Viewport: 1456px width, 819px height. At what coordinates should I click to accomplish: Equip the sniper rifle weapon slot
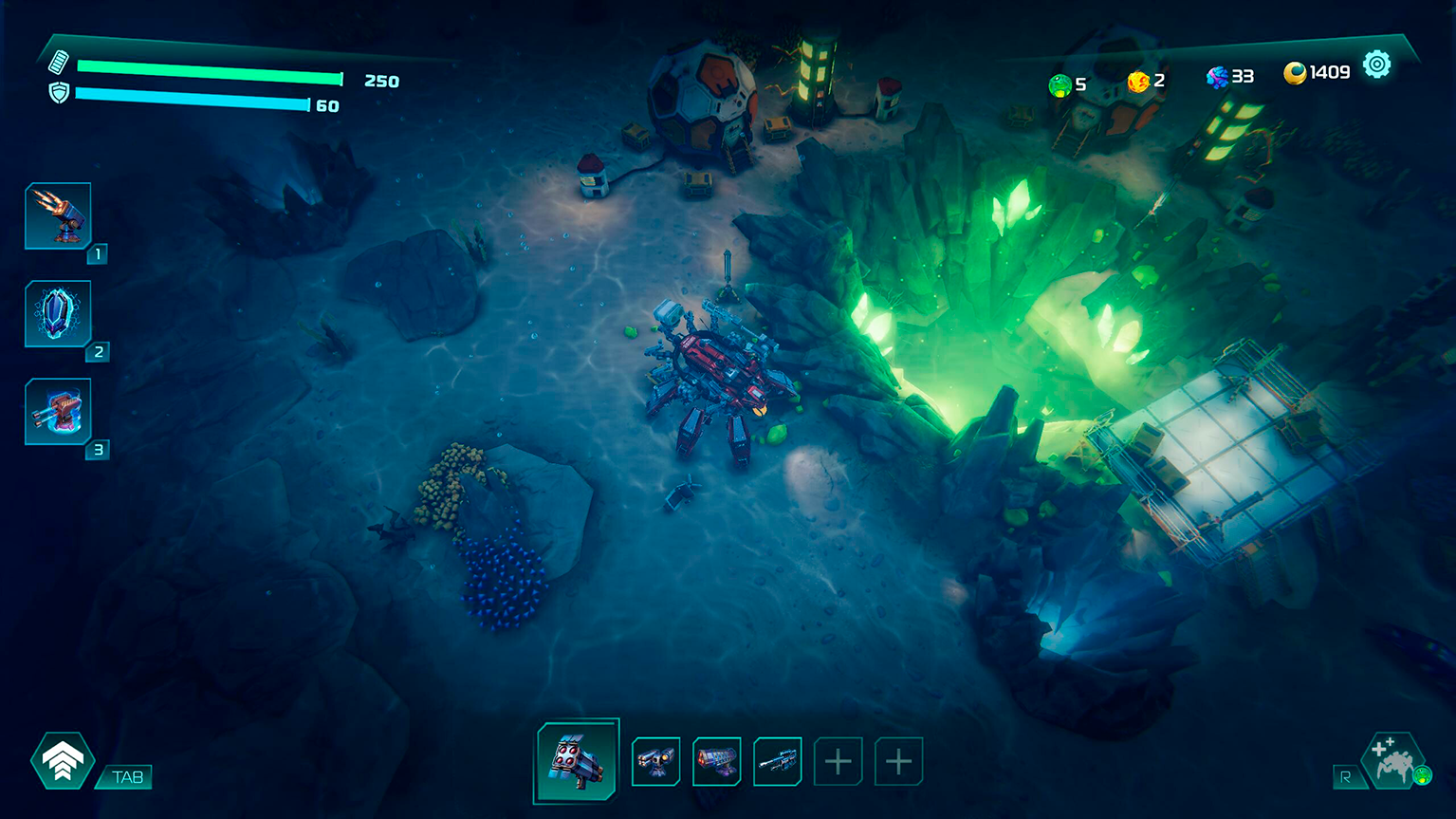click(777, 761)
